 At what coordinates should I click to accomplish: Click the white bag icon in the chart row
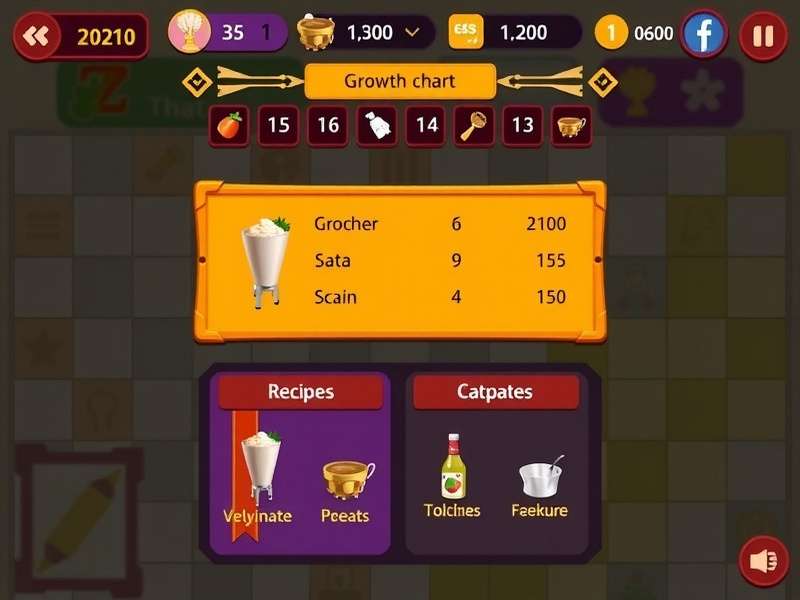(x=377, y=126)
